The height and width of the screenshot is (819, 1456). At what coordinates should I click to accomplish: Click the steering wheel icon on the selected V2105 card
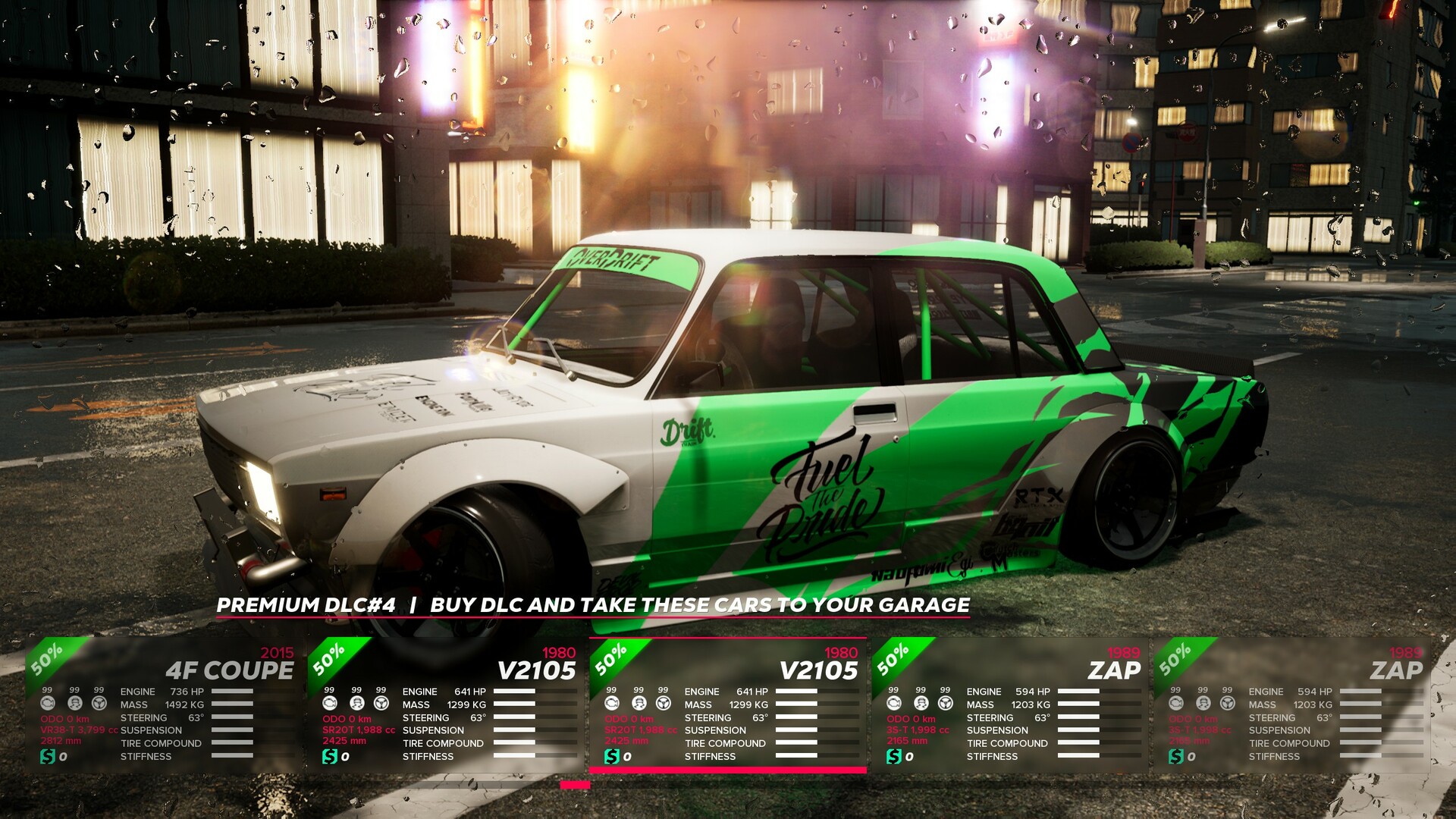pos(664,704)
